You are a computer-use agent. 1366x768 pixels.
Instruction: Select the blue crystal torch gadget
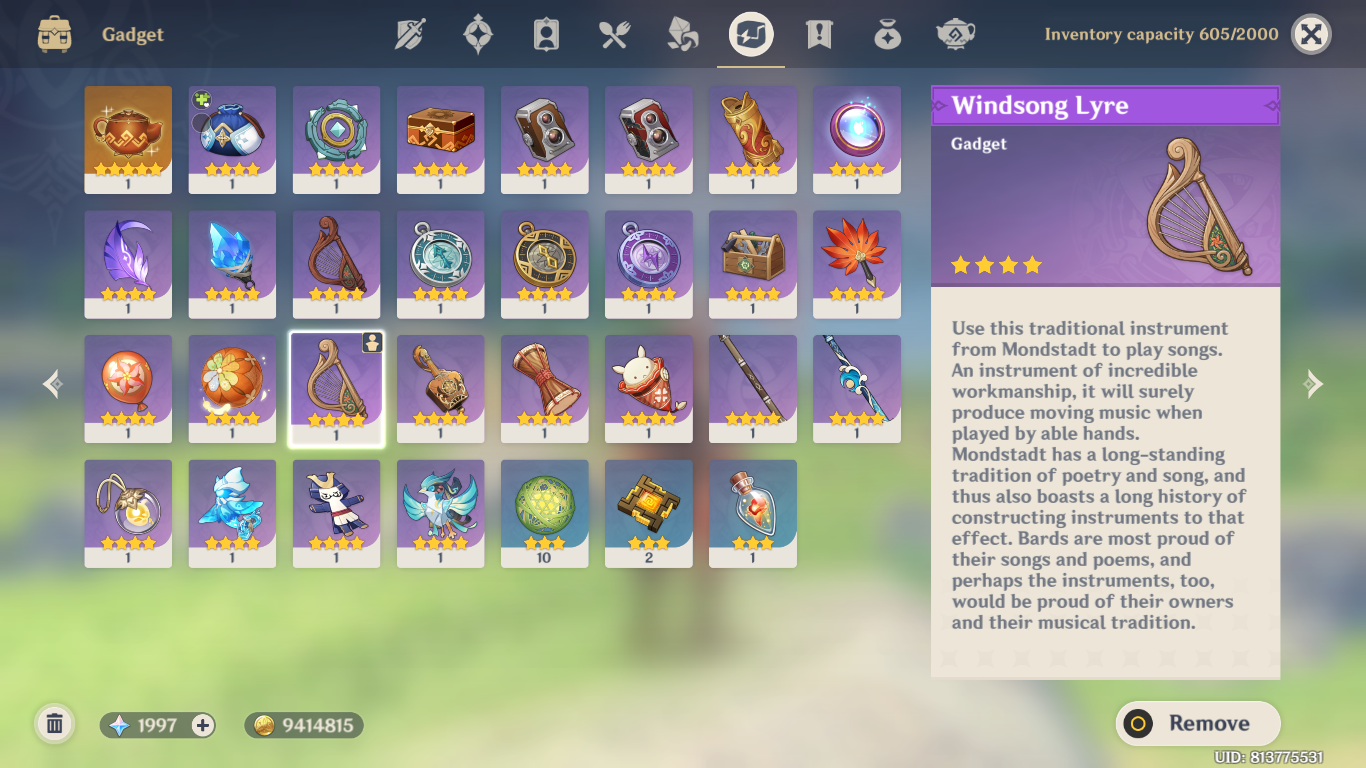[x=232, y=263]
